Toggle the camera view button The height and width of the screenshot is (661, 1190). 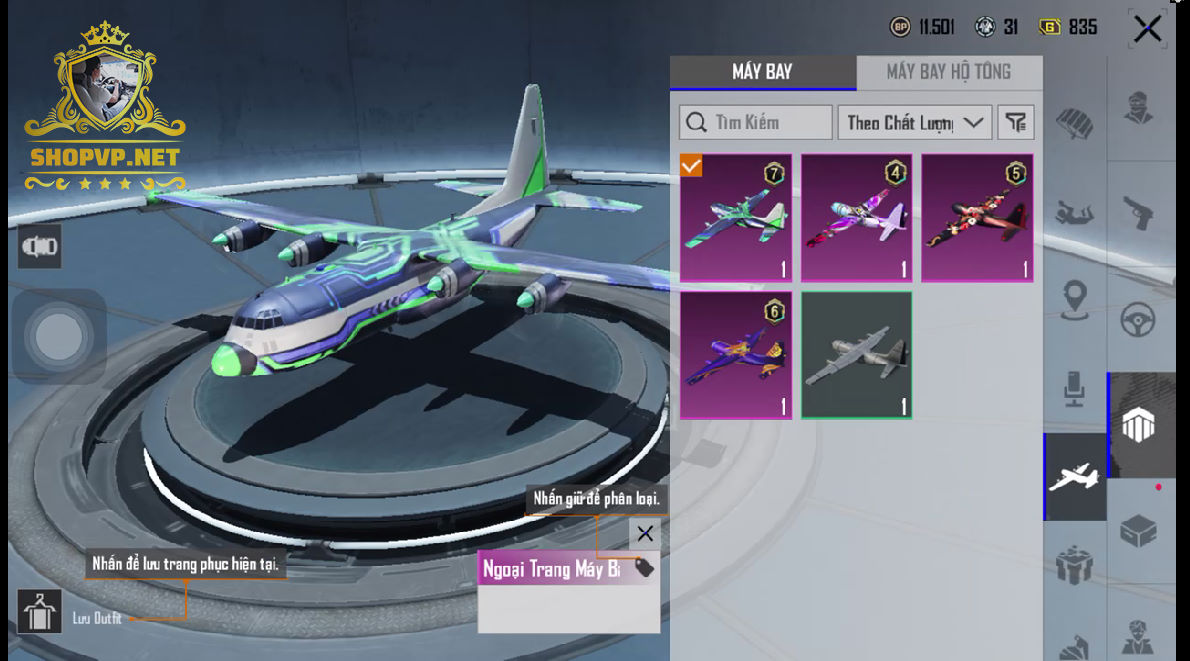[40, 247]
